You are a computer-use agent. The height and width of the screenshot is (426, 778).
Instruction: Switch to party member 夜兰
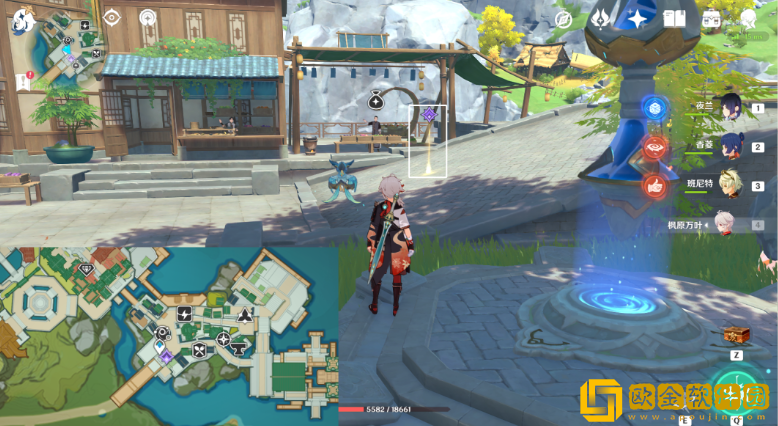click(x=729, y=107)
